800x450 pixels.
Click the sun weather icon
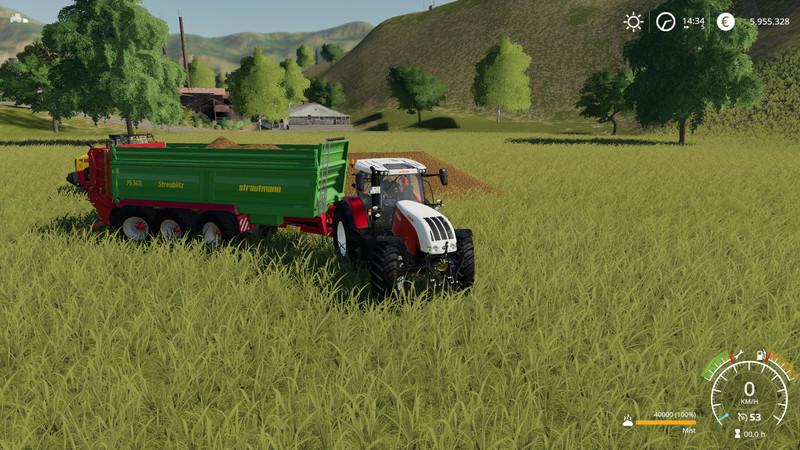coord(633,21)
